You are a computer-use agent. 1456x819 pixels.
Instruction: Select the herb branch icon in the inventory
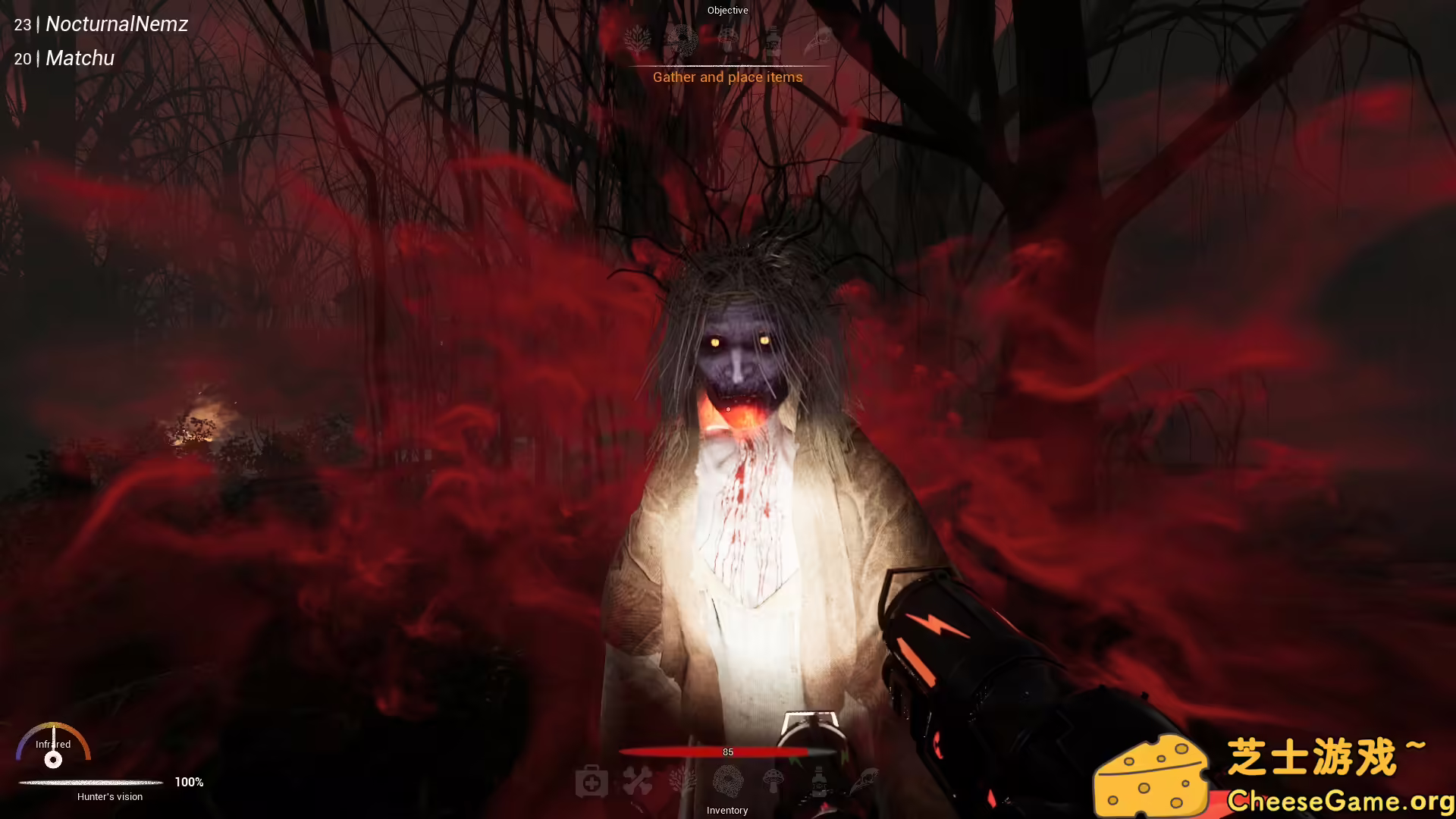coord(681,781)
